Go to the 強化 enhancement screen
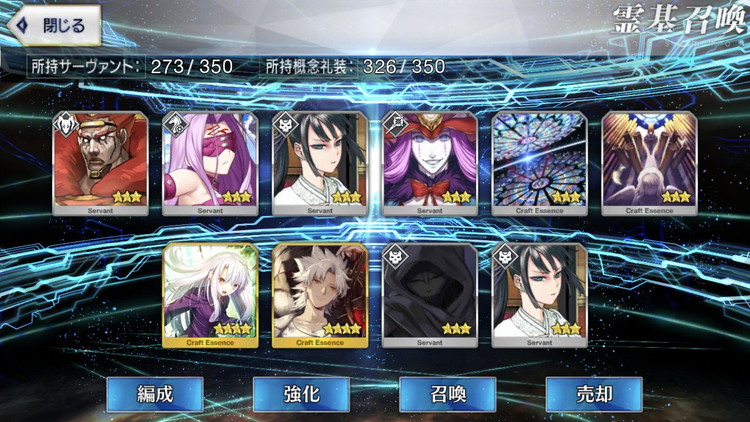 301,394
